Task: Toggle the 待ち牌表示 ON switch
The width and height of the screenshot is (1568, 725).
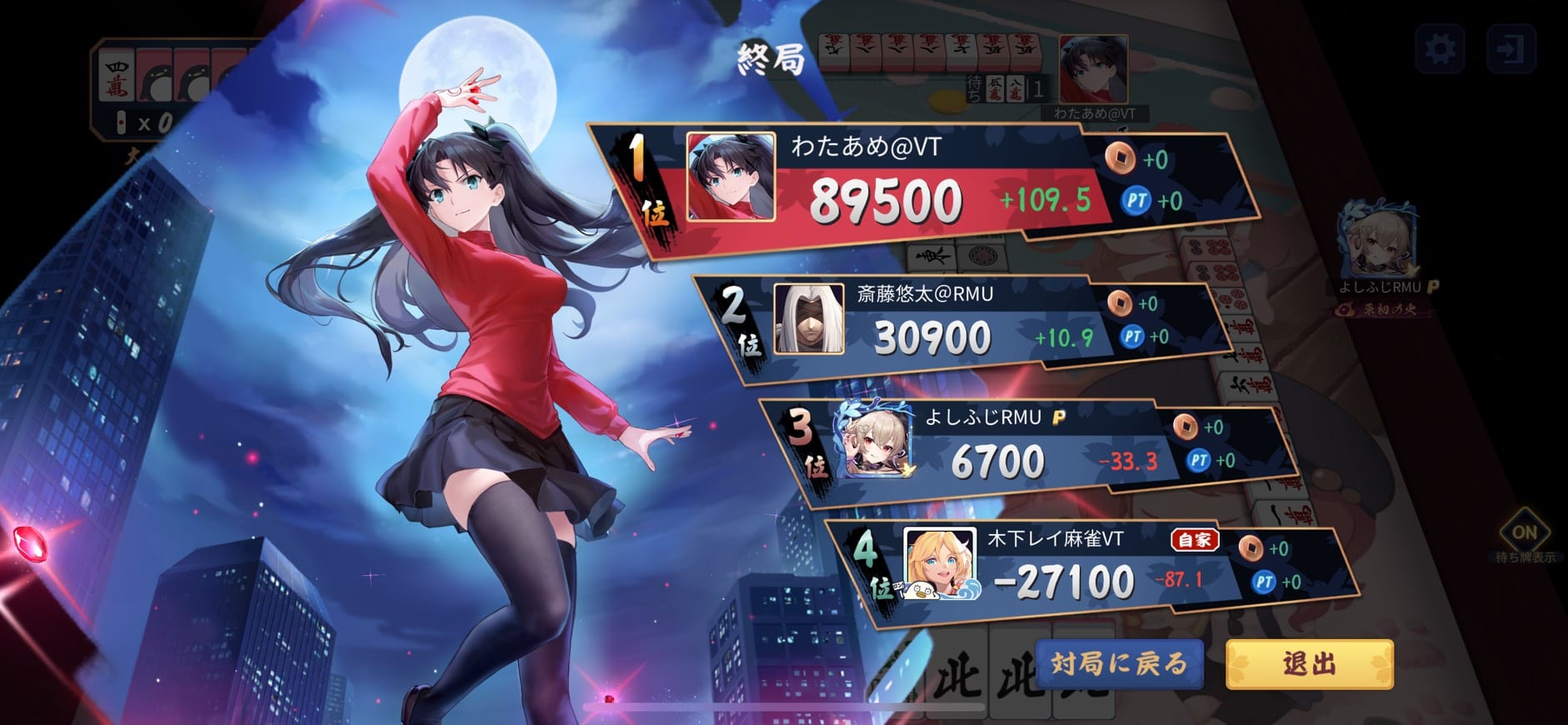Action: point(1524,532)
